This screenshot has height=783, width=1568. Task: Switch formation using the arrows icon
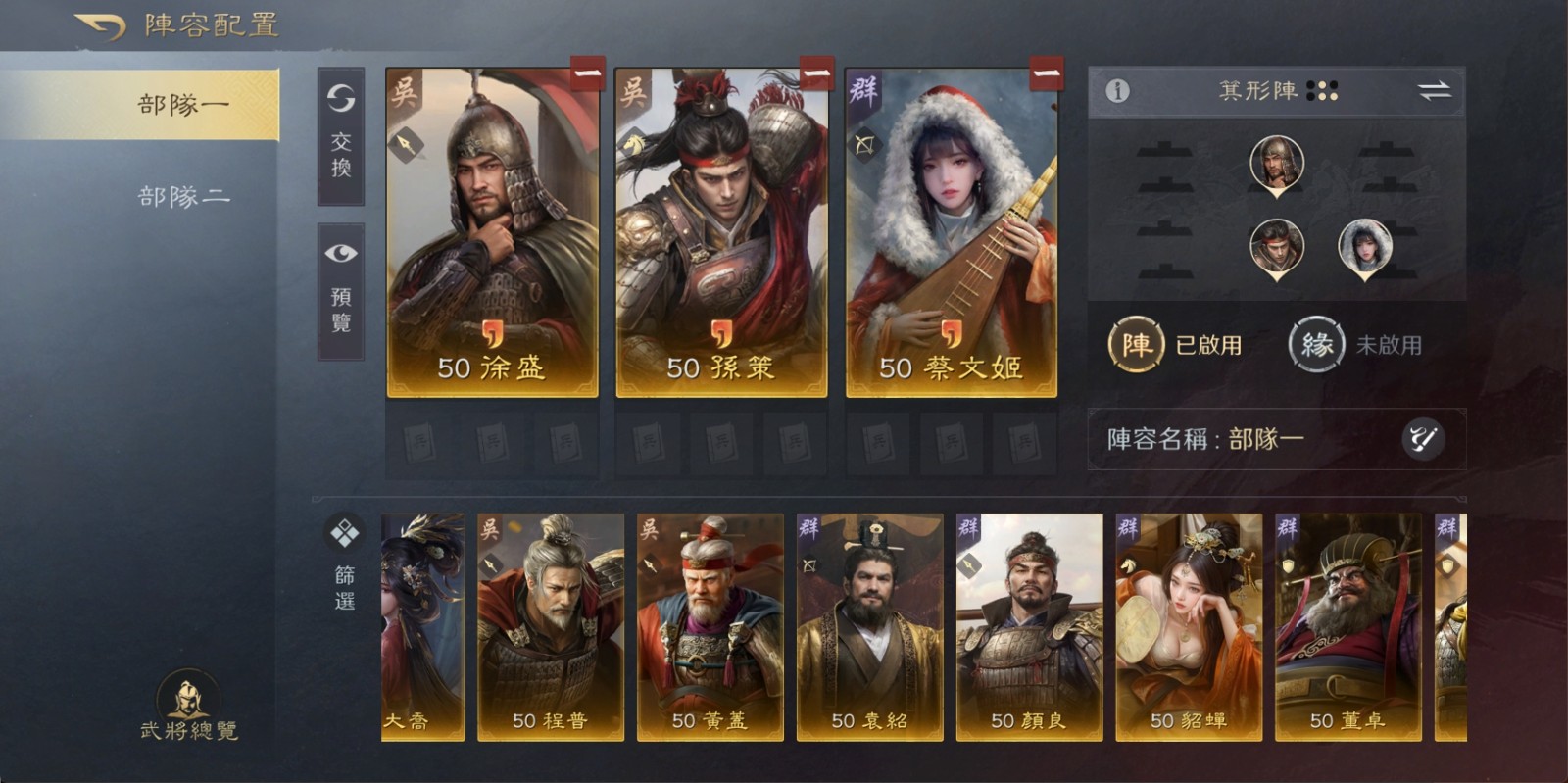tap(1434, 91)
